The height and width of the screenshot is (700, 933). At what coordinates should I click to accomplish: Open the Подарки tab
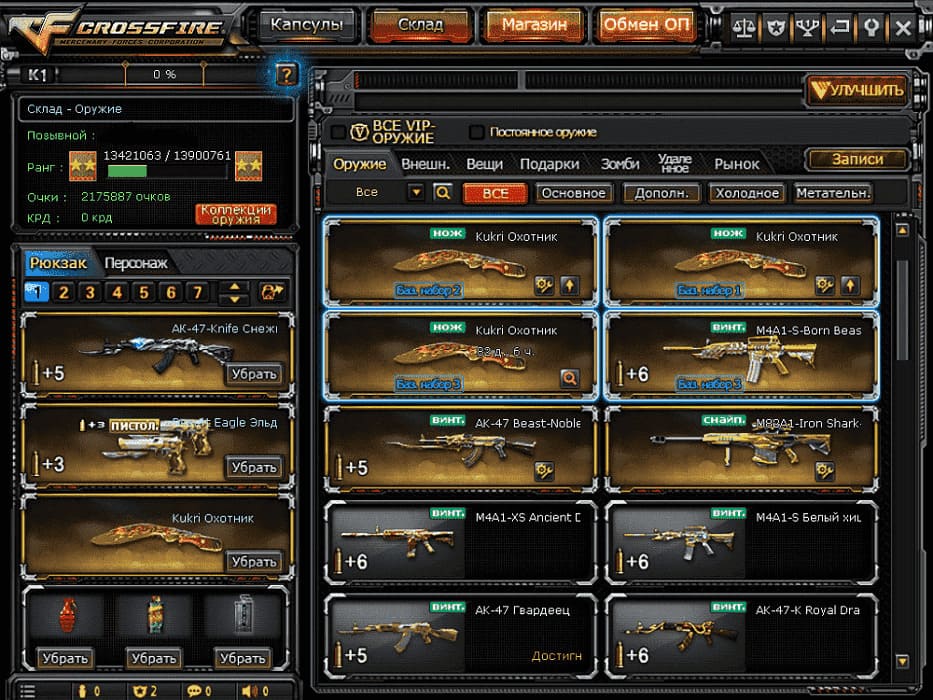click(550, 164)
